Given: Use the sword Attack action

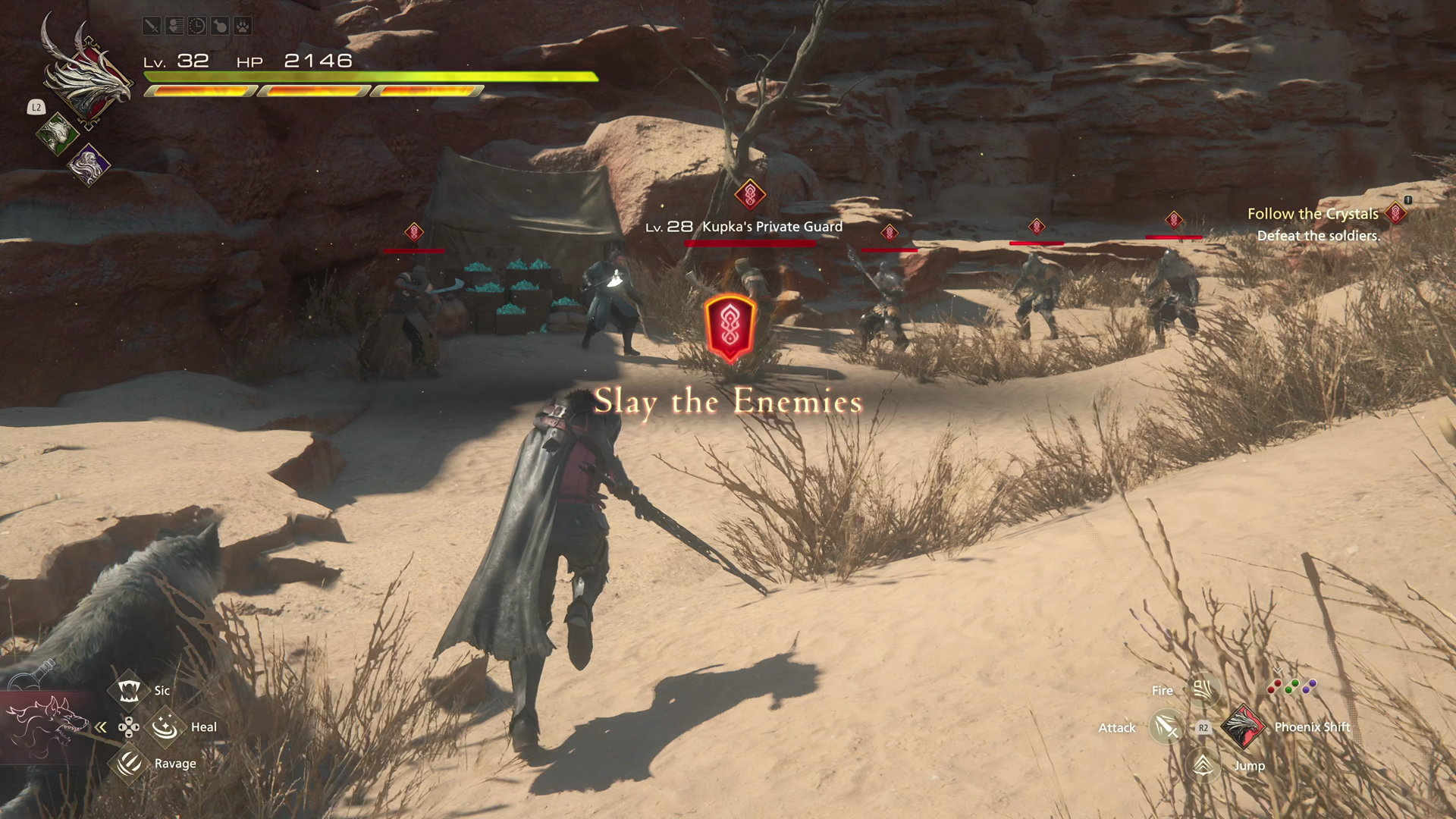Looking at the screenshot, I should coord(1166,727).
